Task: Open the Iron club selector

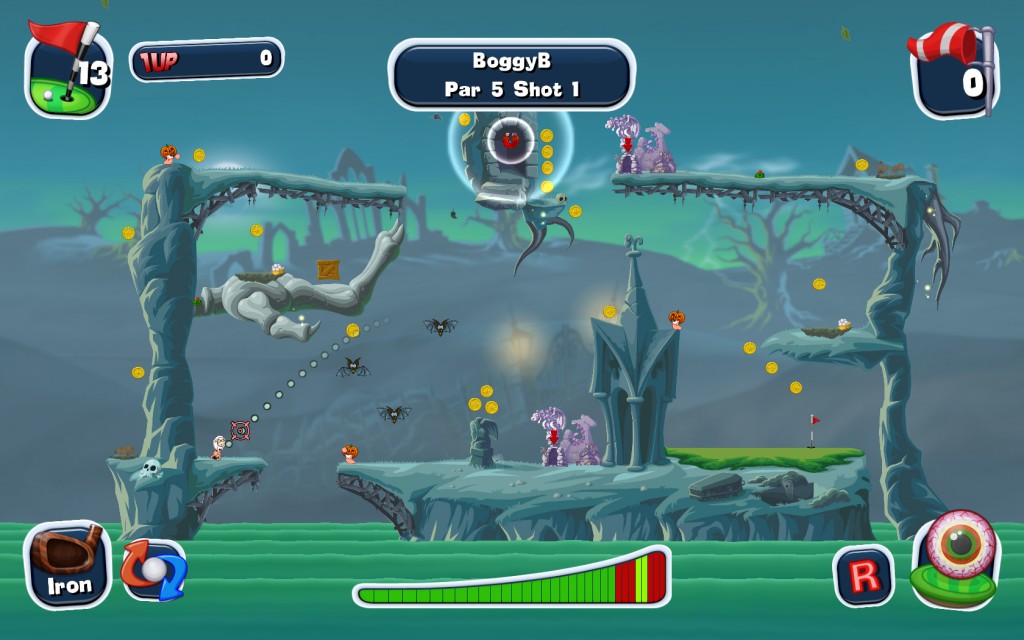Action: (68, 566)
